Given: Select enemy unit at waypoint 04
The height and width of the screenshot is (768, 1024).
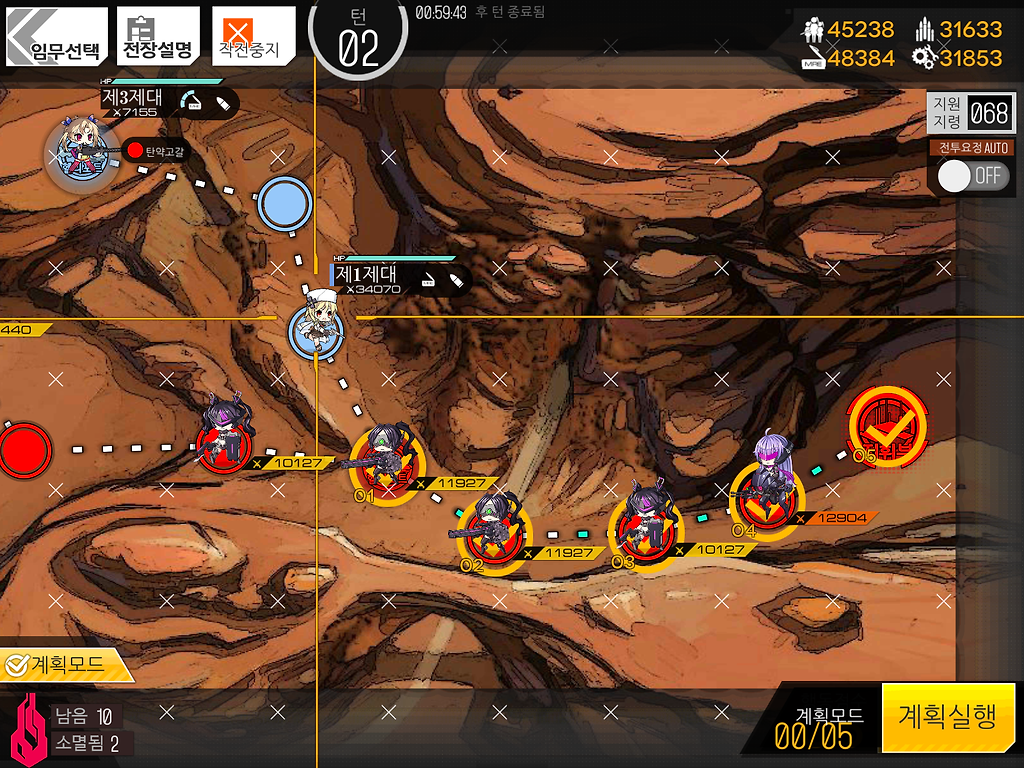Looking at the screenshot, I should [x=768, y=493].
